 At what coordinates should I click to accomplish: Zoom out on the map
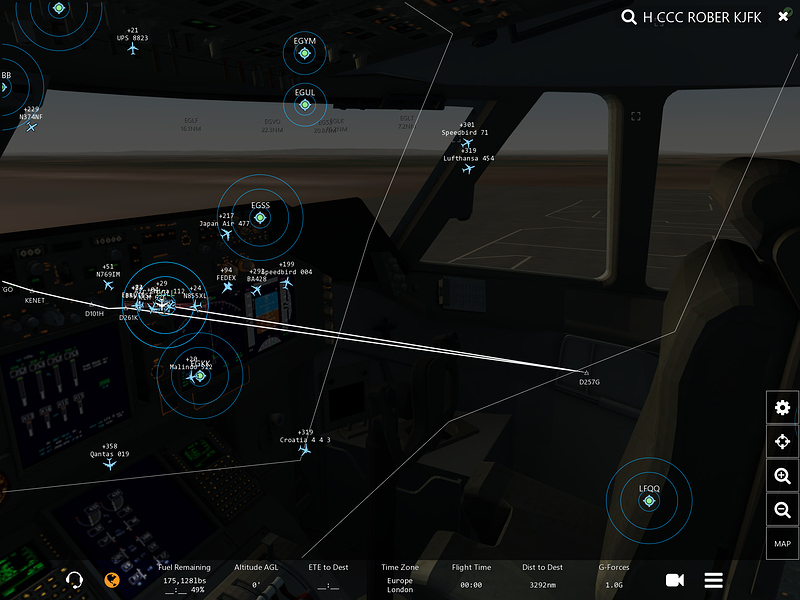[x=782, y=511]
